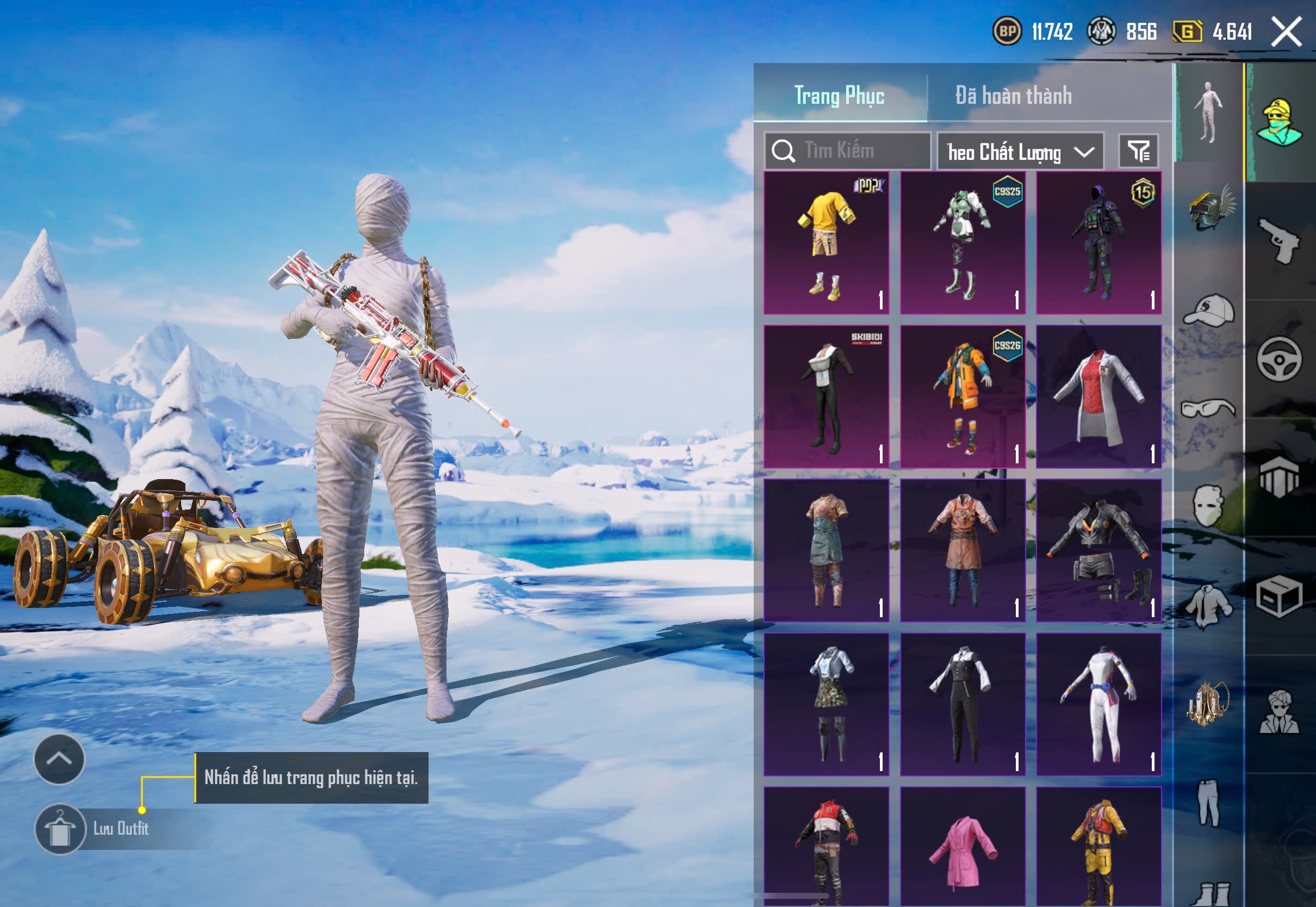Close the inventory with the X button
This screenshot has height=907, width=1316.
(1287, 32)
